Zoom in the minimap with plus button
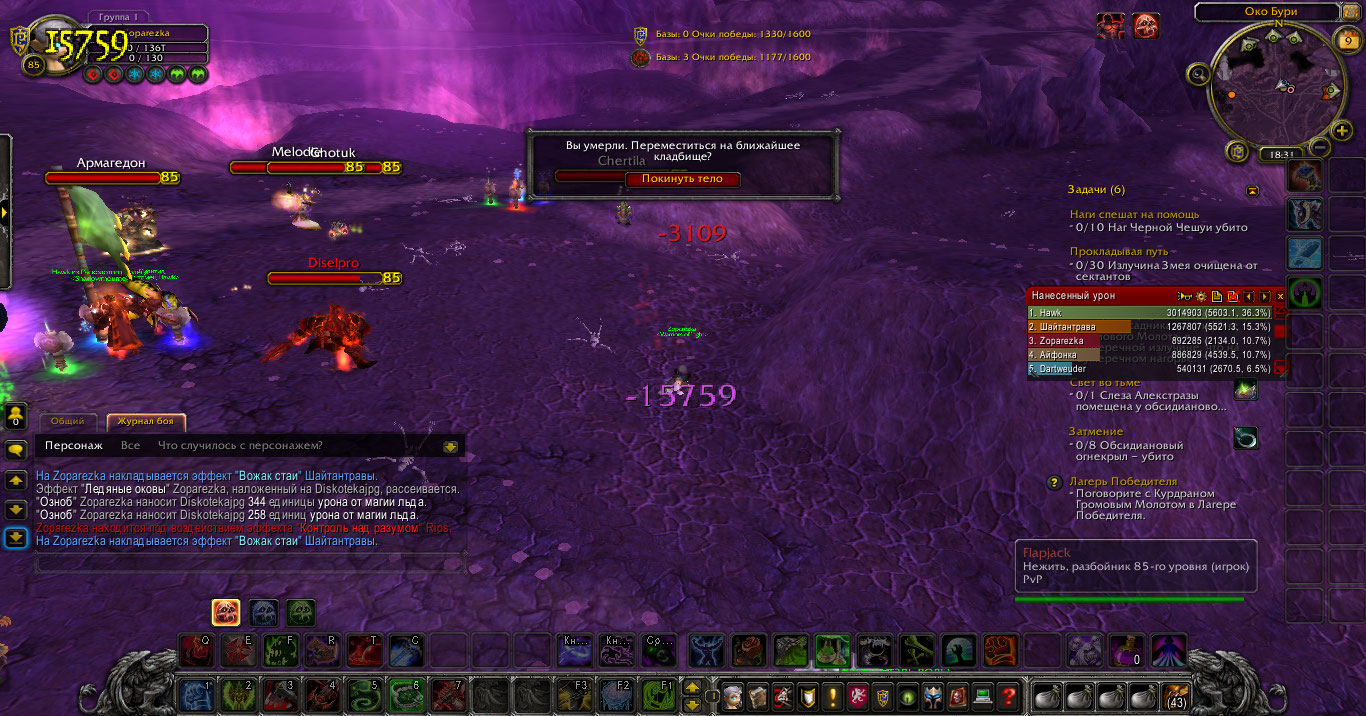Image resolution: width=1366 pixels, height=716 pixels. coord(1341,131)
